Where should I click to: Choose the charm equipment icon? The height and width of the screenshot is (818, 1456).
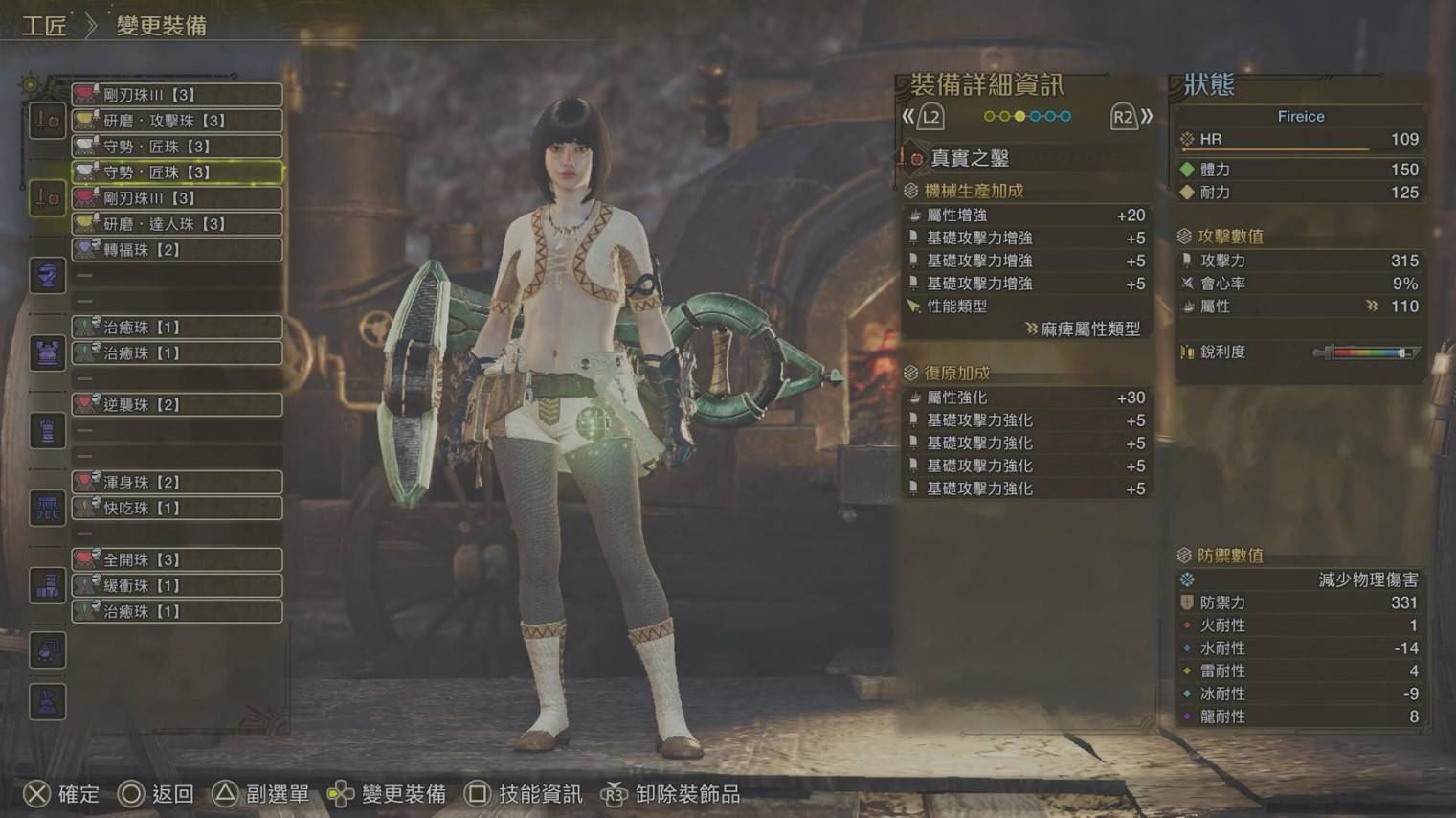[47, 650]
